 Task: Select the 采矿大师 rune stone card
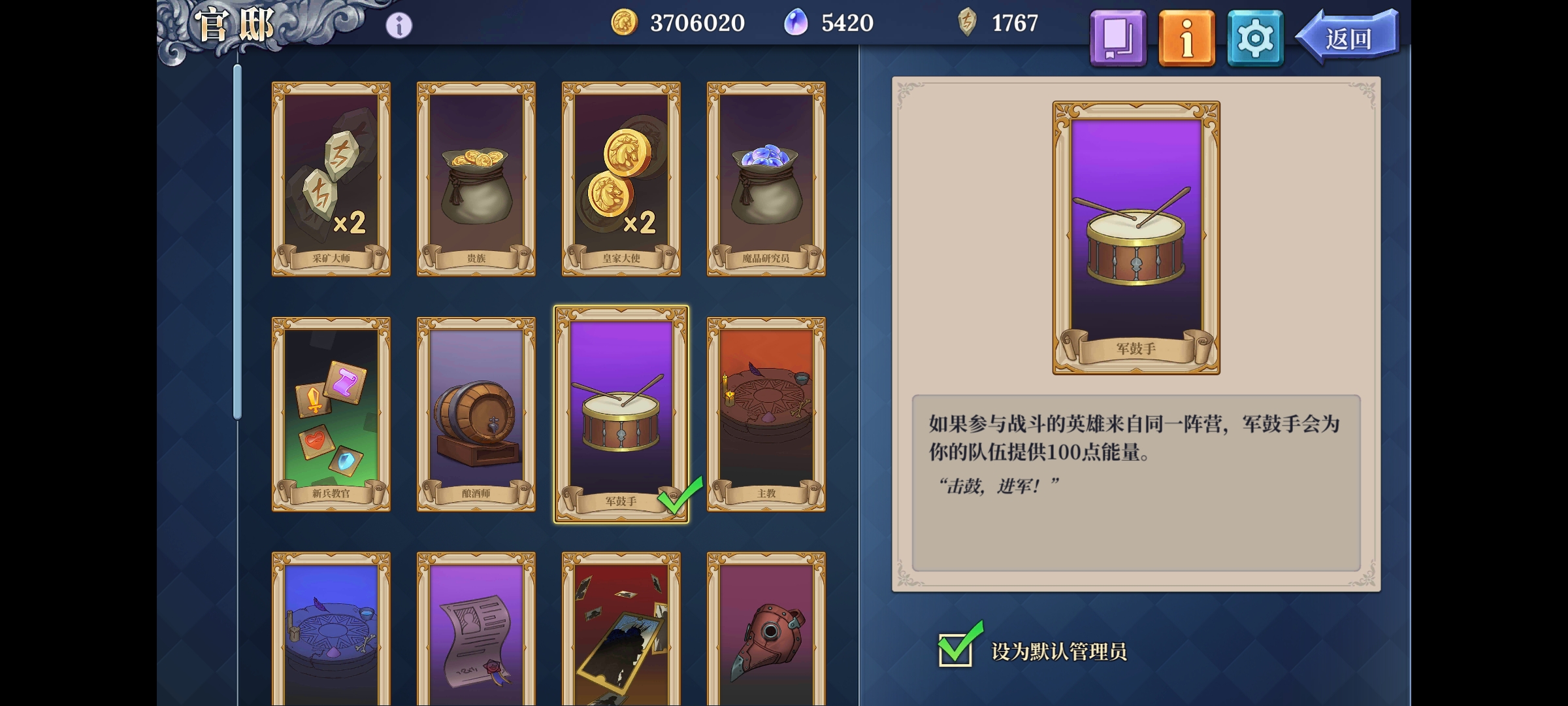[331, 178]
